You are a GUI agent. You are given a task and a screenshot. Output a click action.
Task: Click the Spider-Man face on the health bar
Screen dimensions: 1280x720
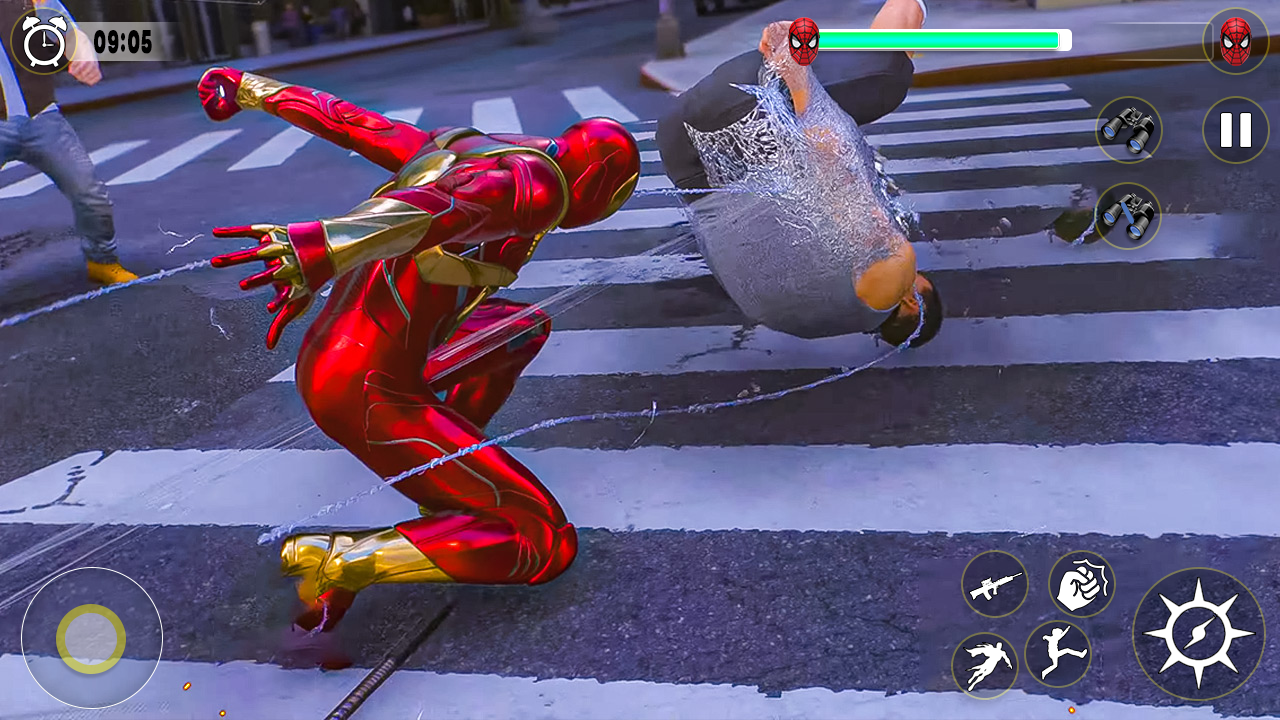click(804, 38)
